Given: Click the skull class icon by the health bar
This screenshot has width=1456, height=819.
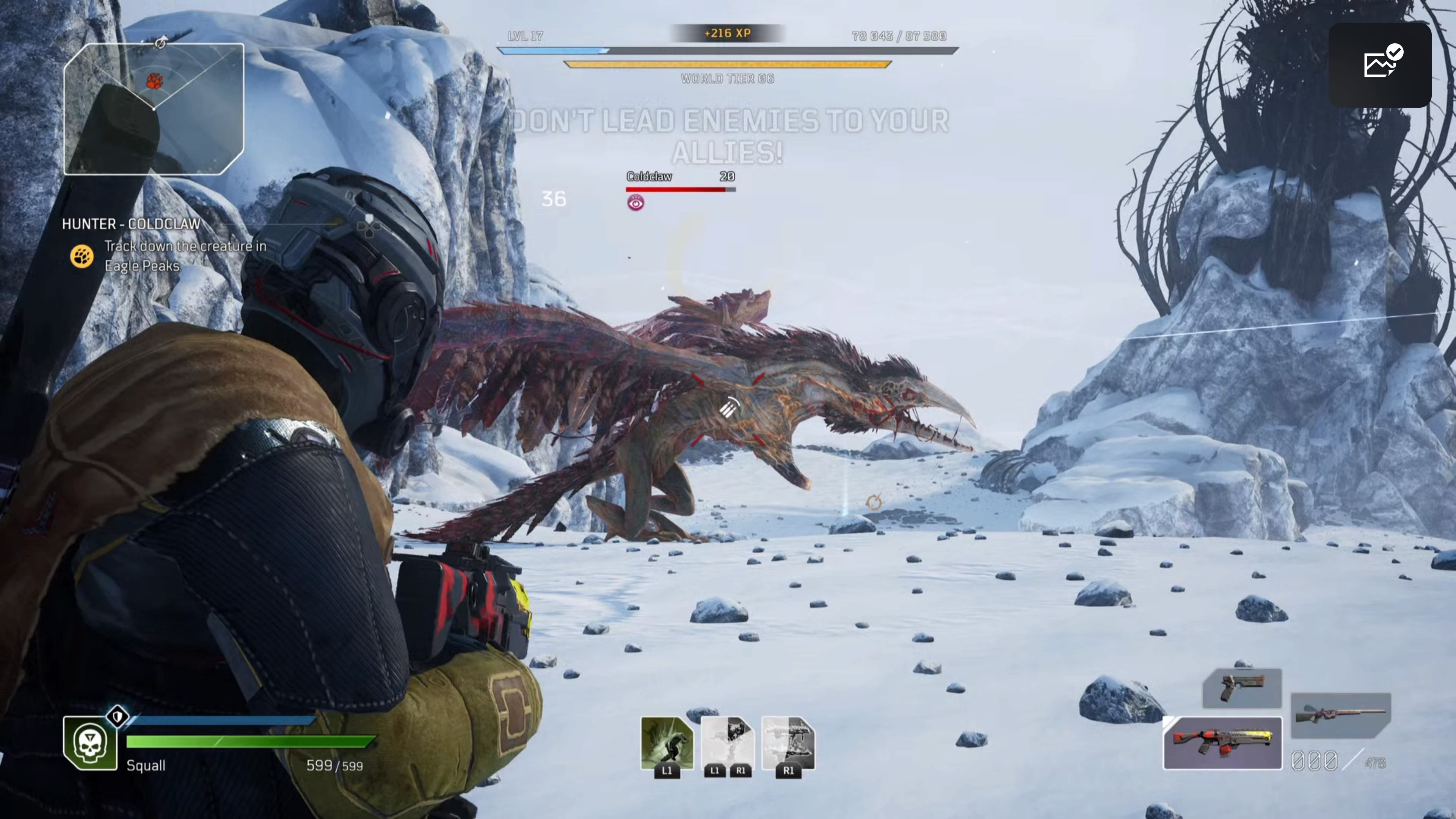Looking at the screenshot, I should 91,743.
